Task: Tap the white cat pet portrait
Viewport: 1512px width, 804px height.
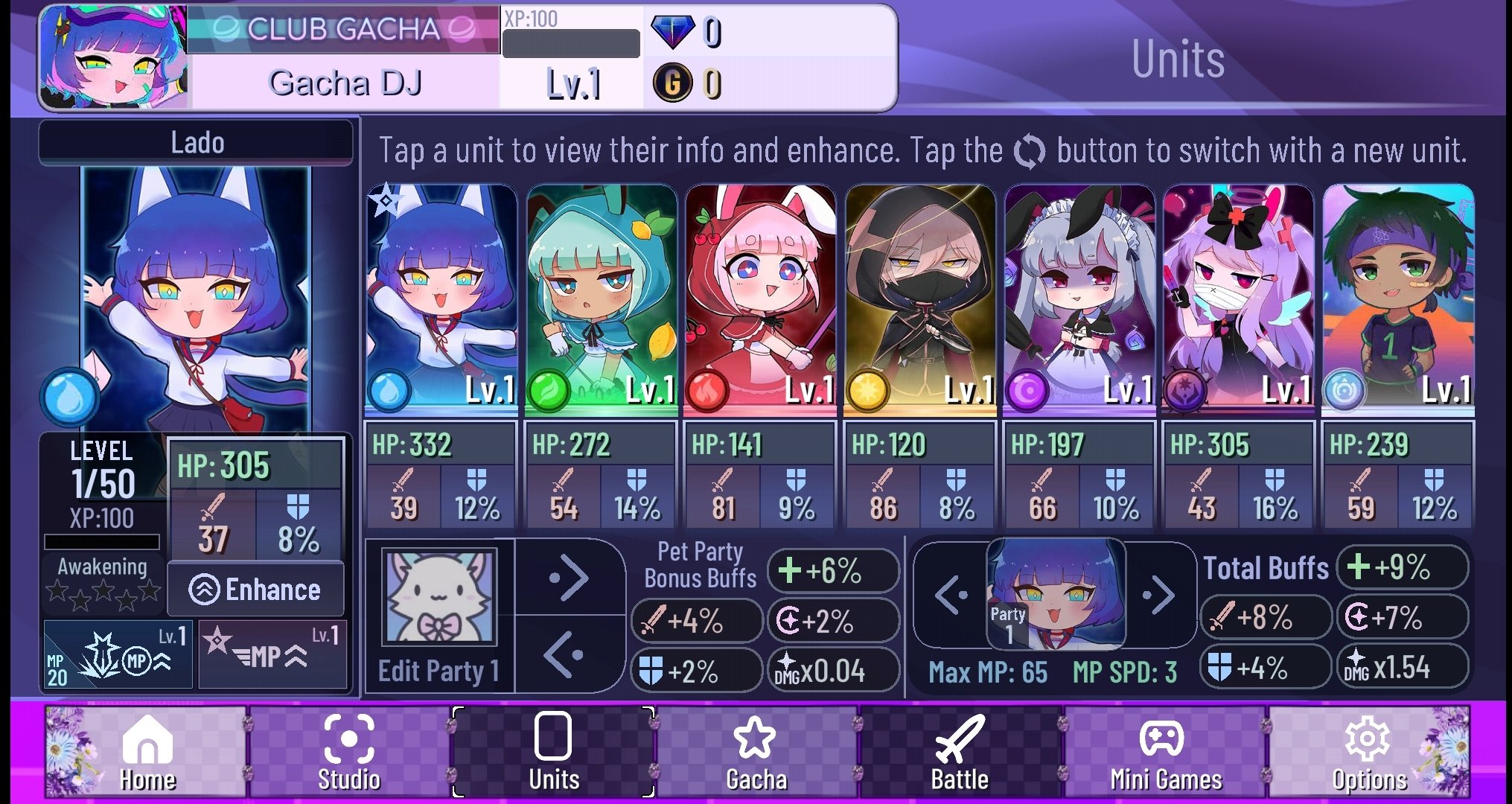Action: 438,596
